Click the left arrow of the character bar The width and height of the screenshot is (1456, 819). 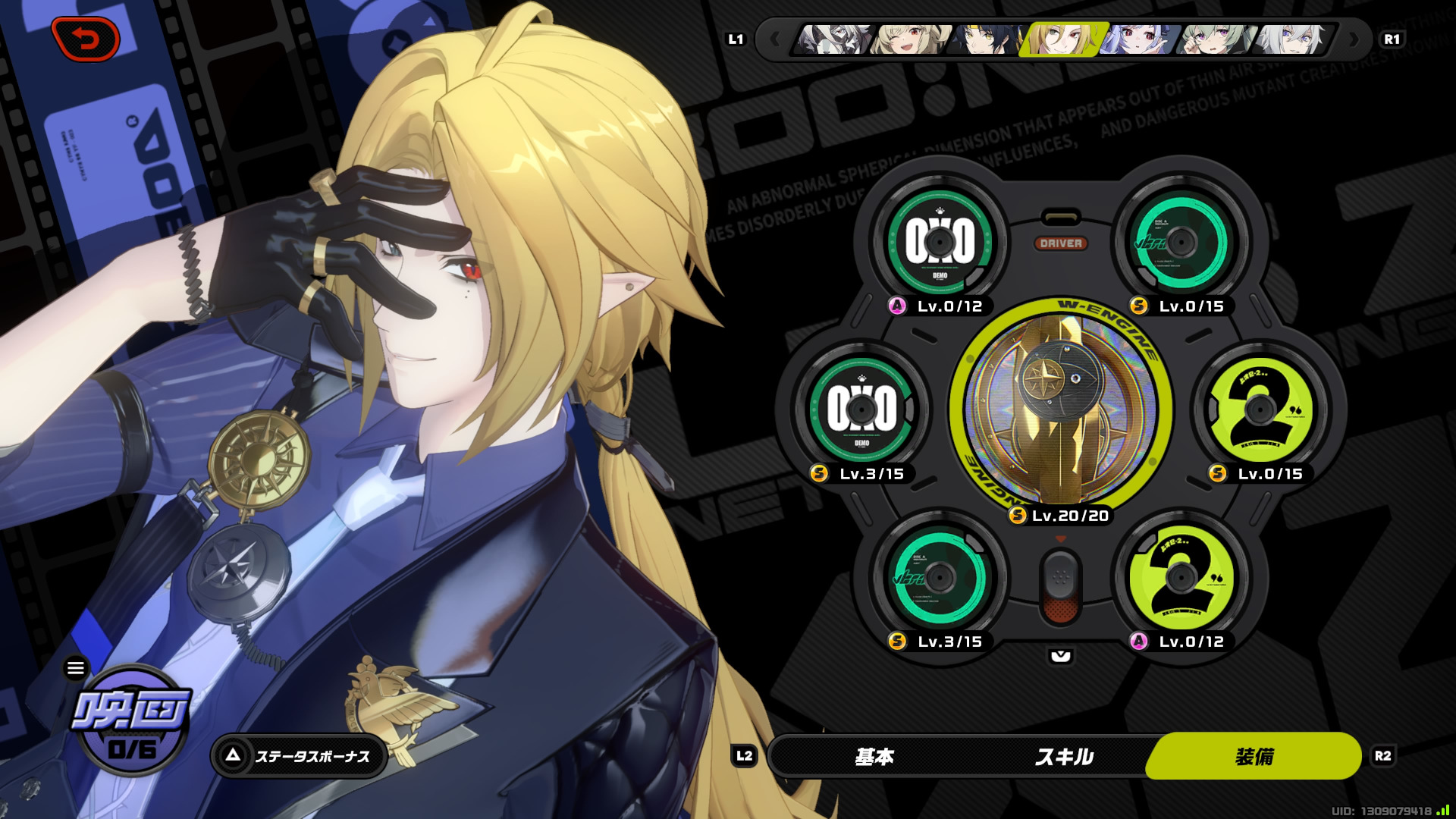coord(774,39)
